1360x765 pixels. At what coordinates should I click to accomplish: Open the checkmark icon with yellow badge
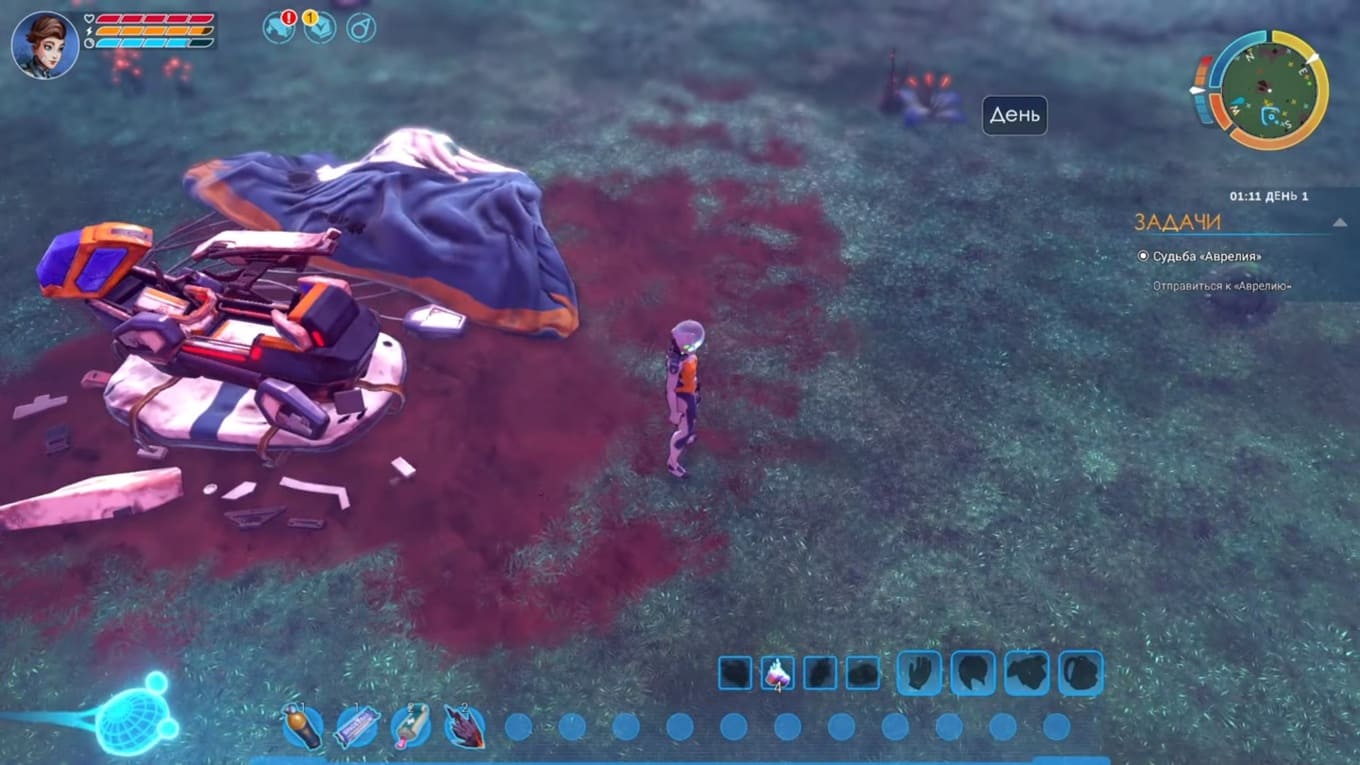319,27
